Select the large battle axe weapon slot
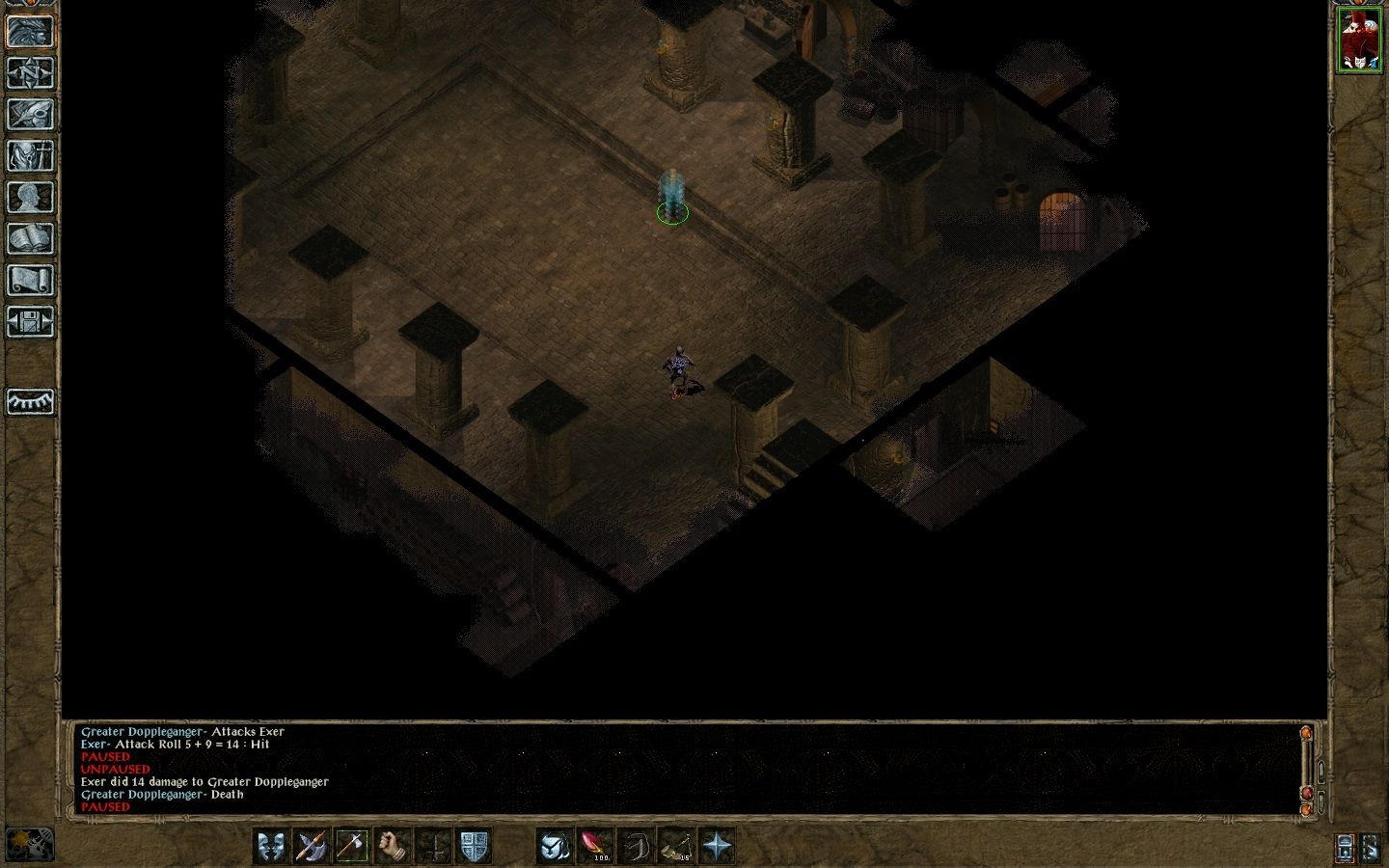Image resolution: width=1389 pixels, height=868 pixels. point(313,846)
